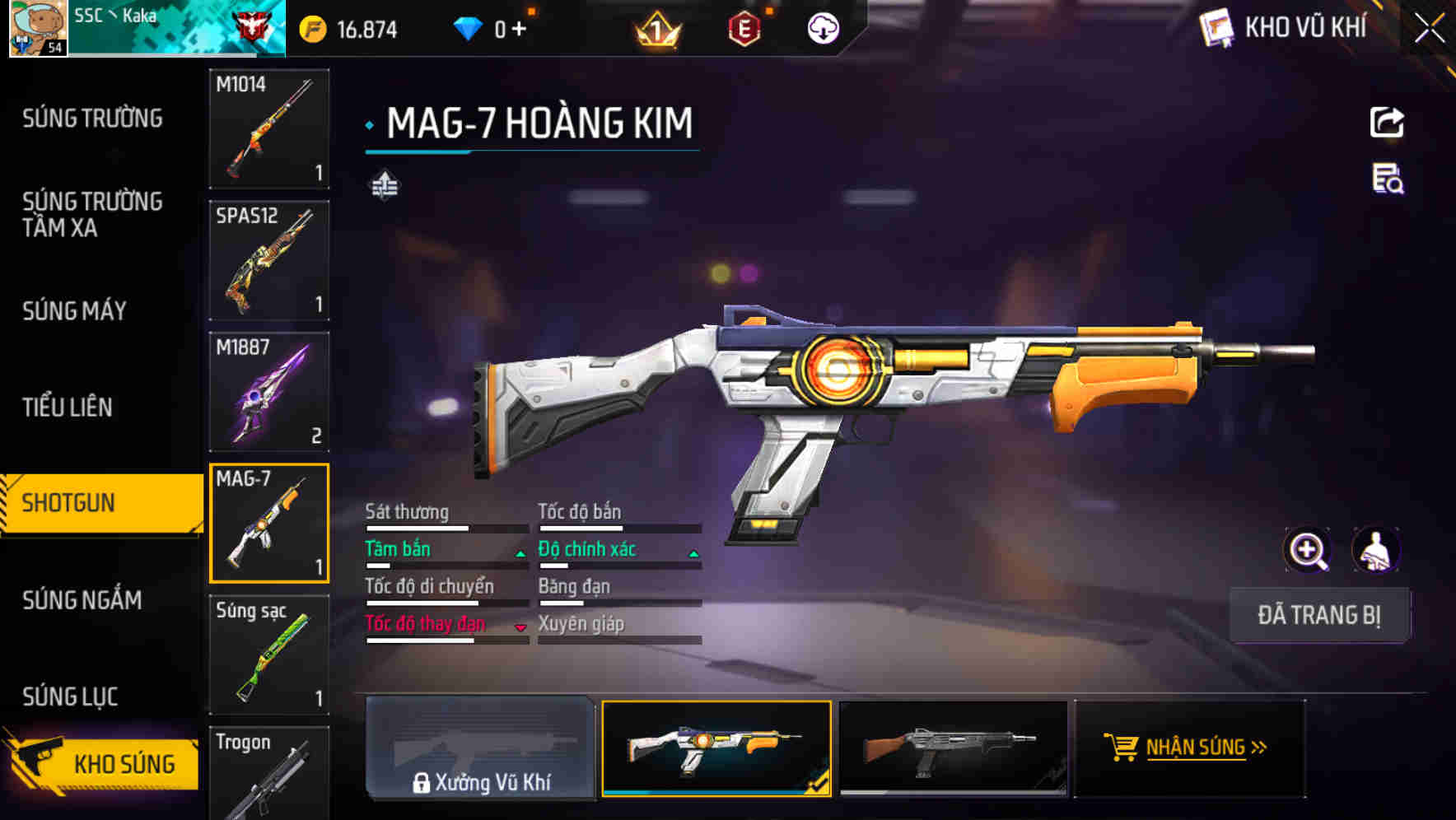Add diamonds with the plus button
The image size is (1456, 820).
pyautogui.click(x=519, y=30)
